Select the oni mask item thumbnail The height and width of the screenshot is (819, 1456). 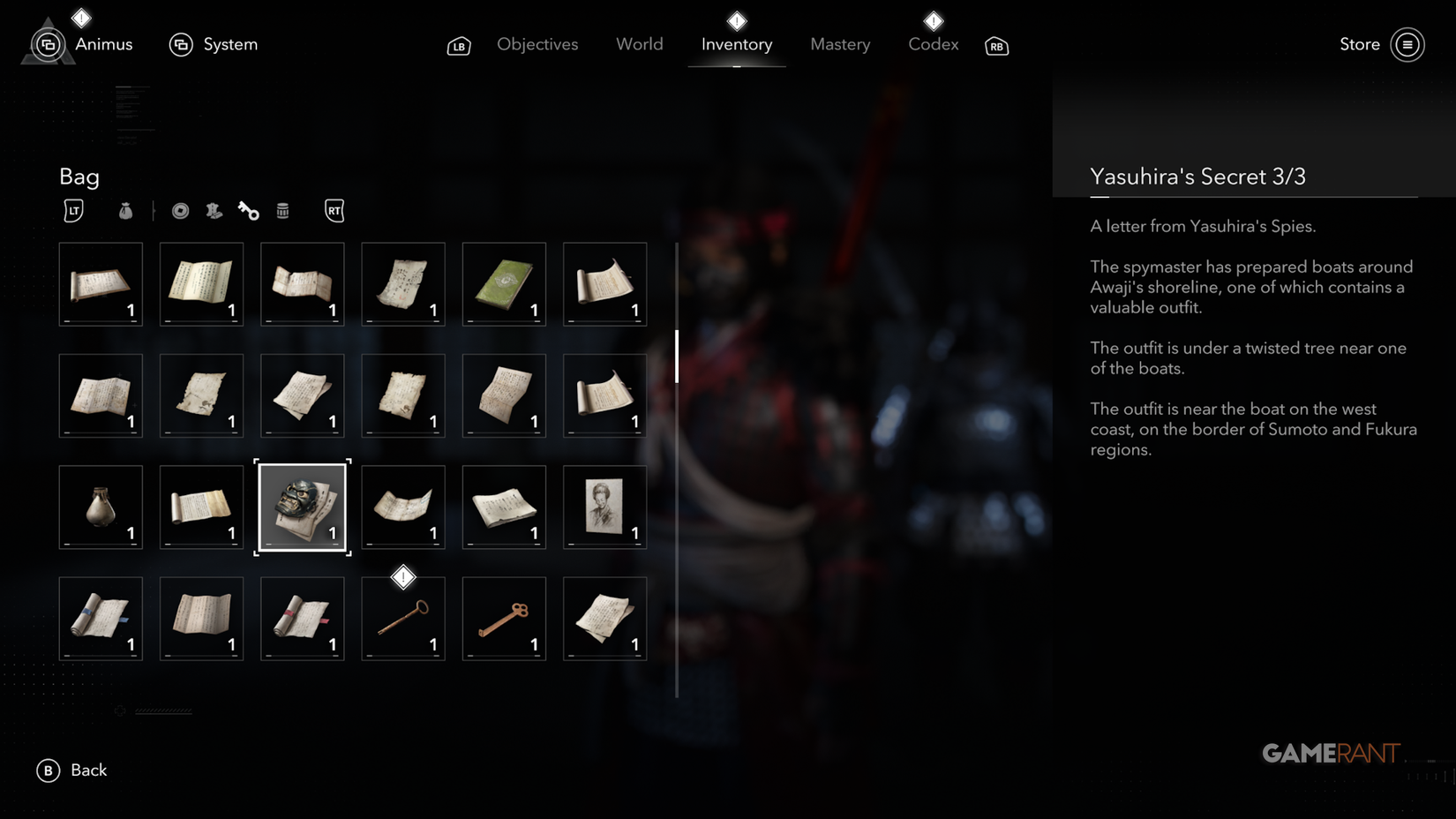point(302,507)
